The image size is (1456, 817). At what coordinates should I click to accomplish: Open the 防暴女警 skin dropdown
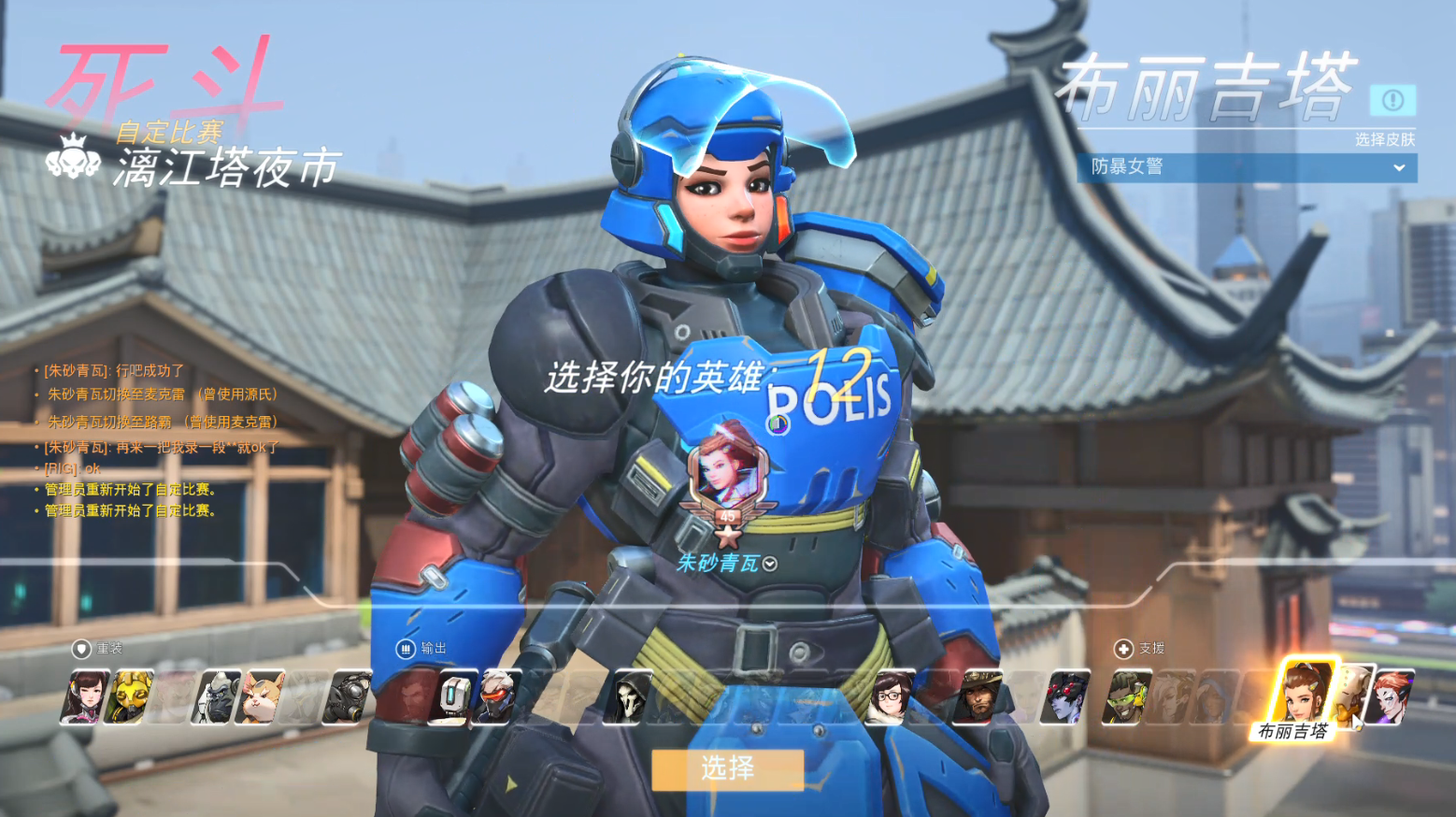click(x=1247, y=167)
